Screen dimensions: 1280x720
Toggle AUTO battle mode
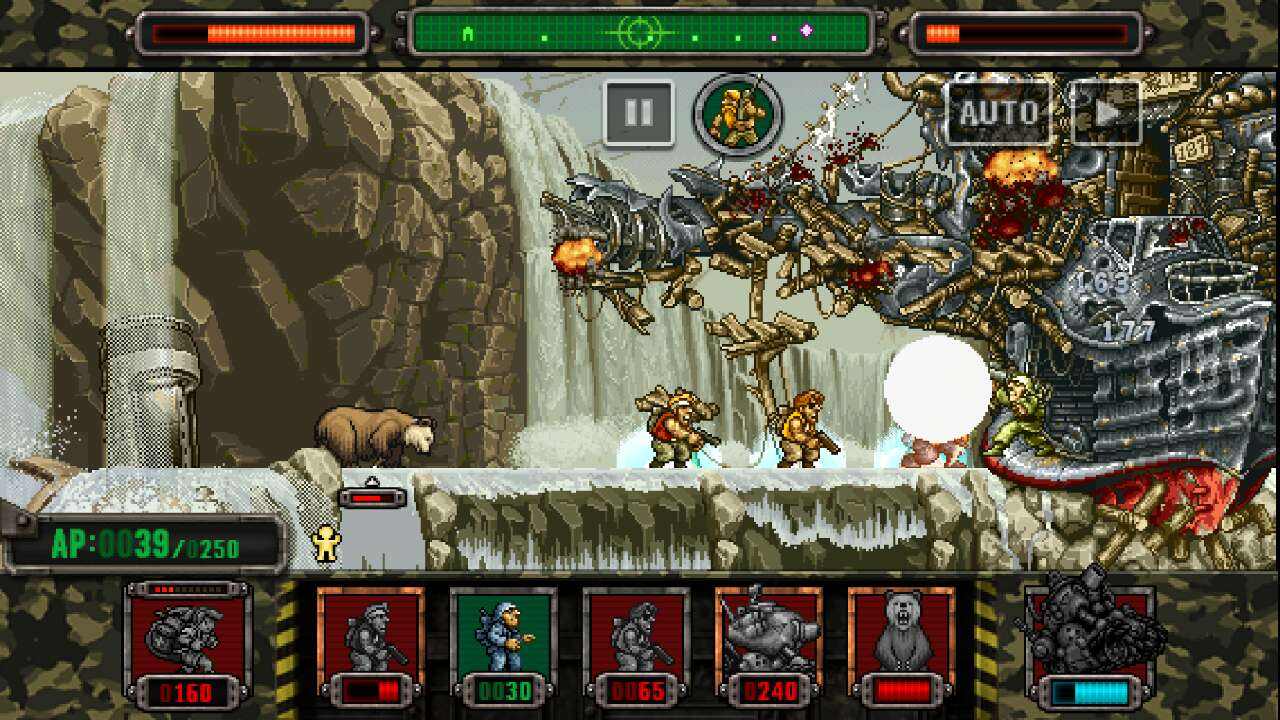tap(998, 113)
